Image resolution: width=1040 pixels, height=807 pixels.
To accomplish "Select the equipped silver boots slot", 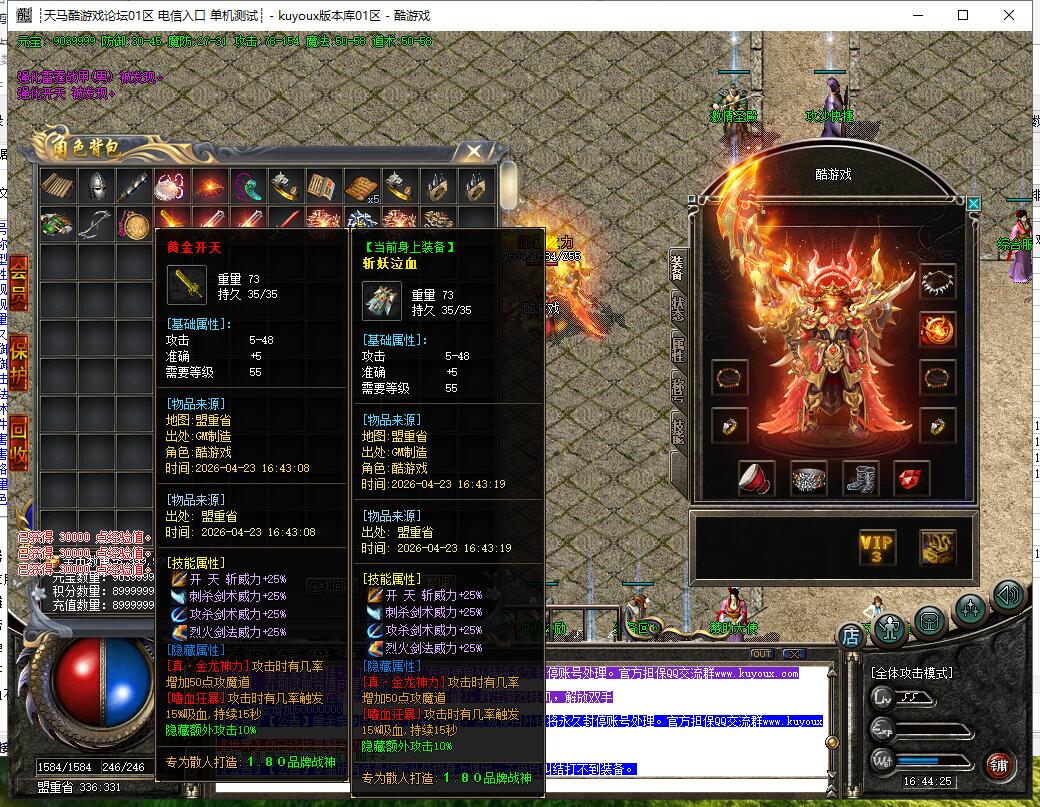I will point(860,478).
